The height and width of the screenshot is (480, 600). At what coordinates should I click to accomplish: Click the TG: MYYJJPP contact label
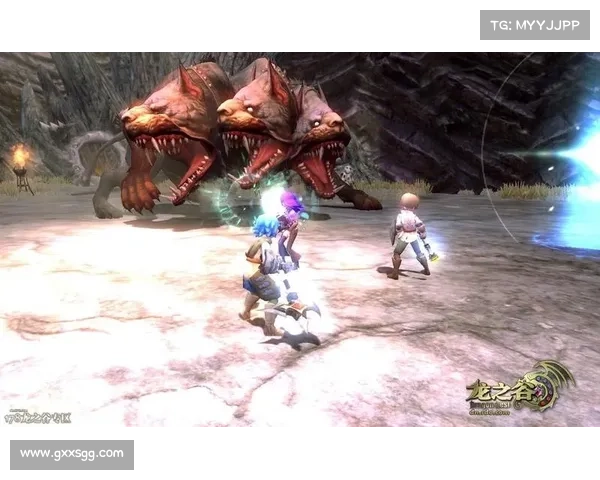[535, 24]
